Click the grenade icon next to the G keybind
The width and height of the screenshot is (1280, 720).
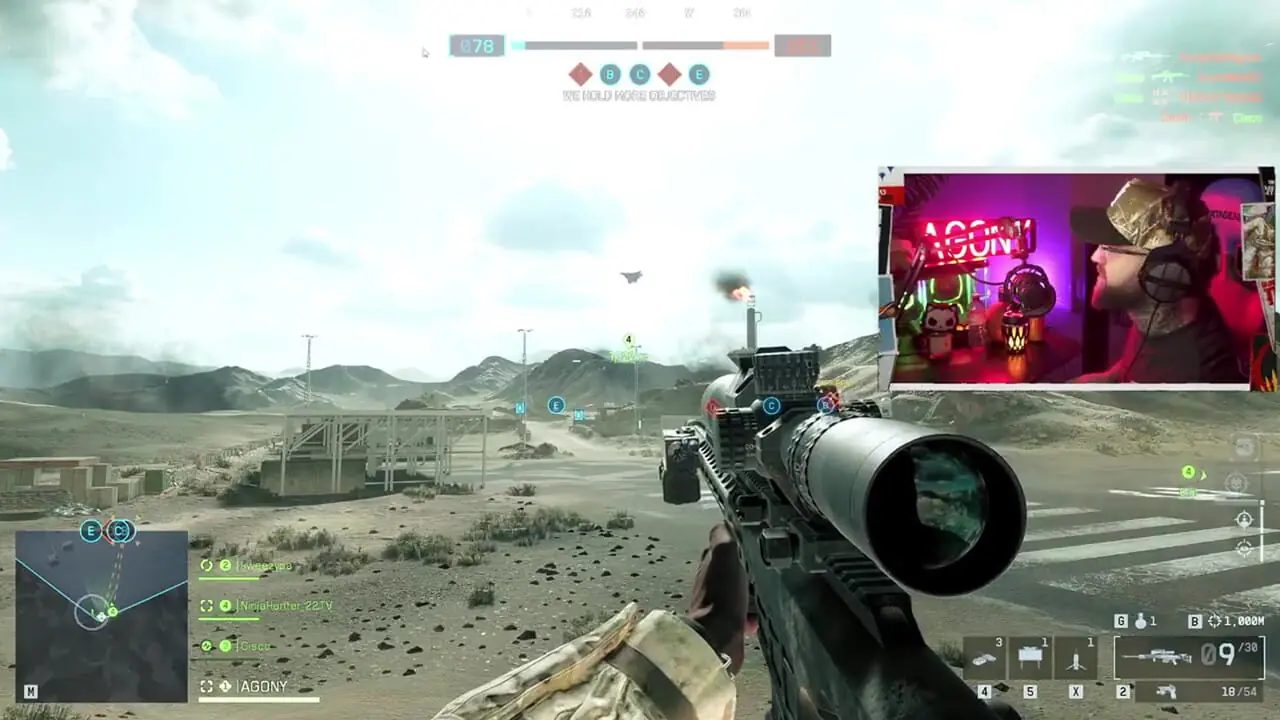coord(1140,621)
